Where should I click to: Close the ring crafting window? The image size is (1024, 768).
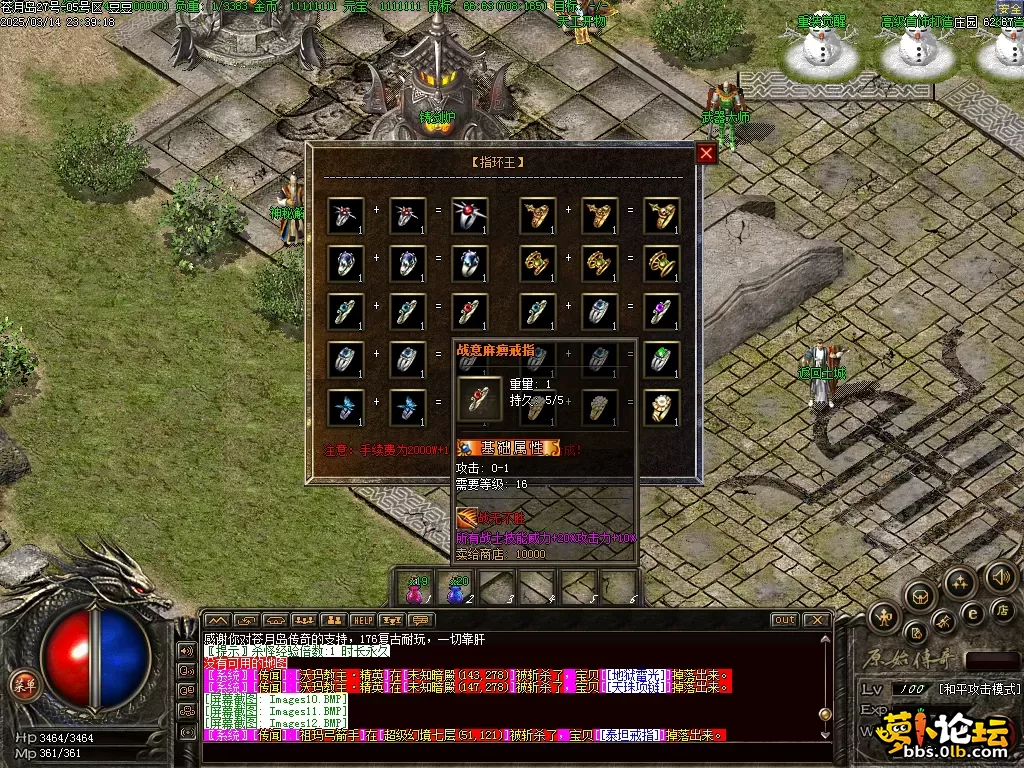point(706,153)
